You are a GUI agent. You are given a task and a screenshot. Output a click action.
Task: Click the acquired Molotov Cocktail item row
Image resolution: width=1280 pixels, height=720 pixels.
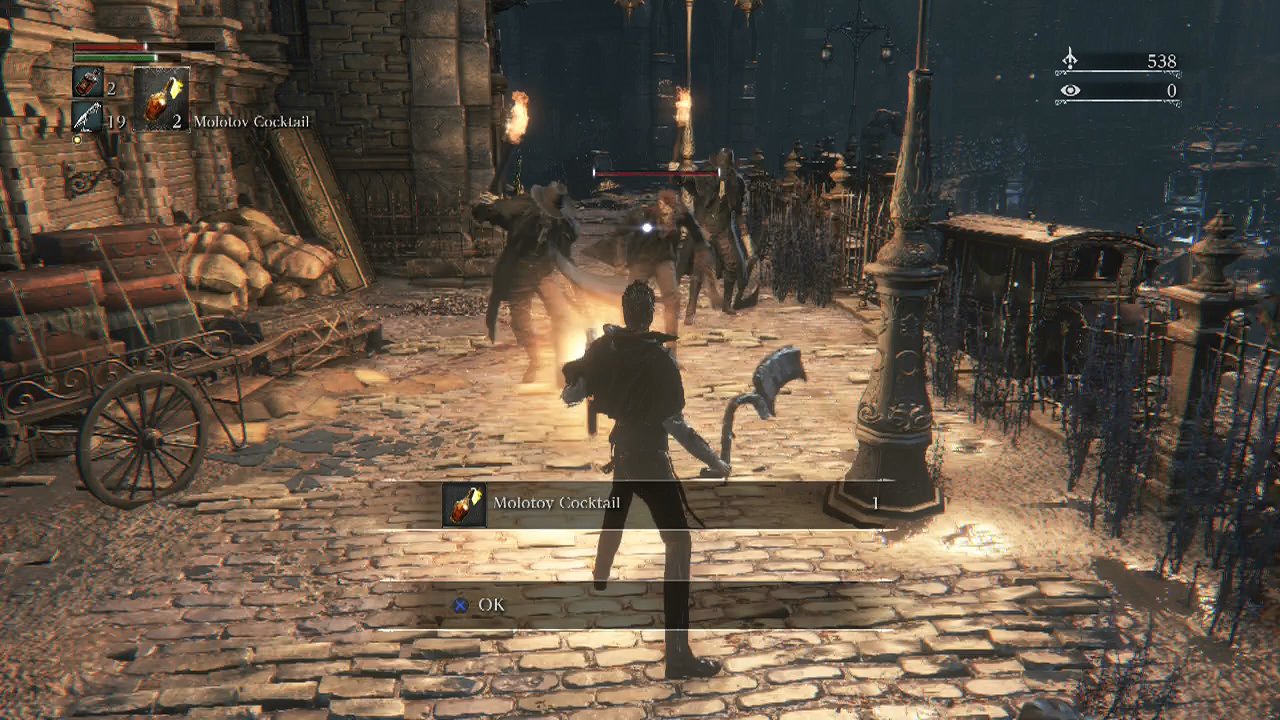(x=640, y=504)
